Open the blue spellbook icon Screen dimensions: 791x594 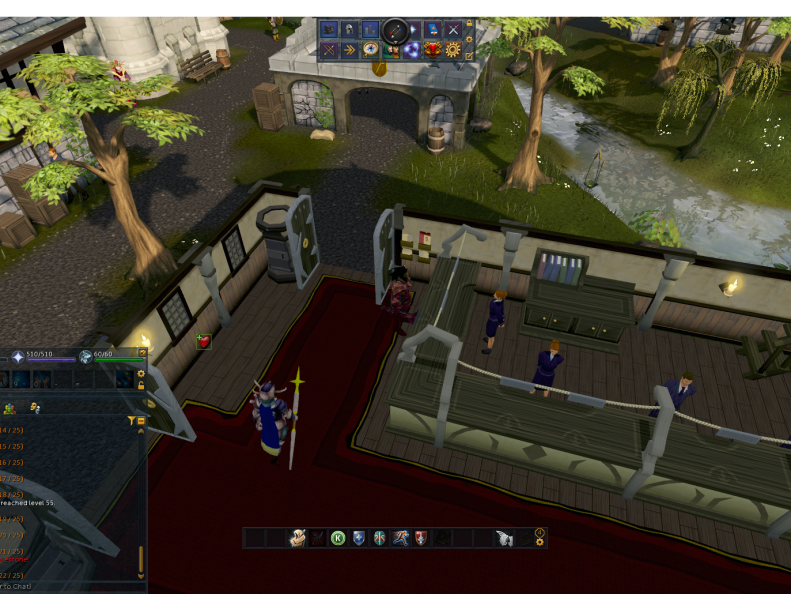(x=433, y=29)
